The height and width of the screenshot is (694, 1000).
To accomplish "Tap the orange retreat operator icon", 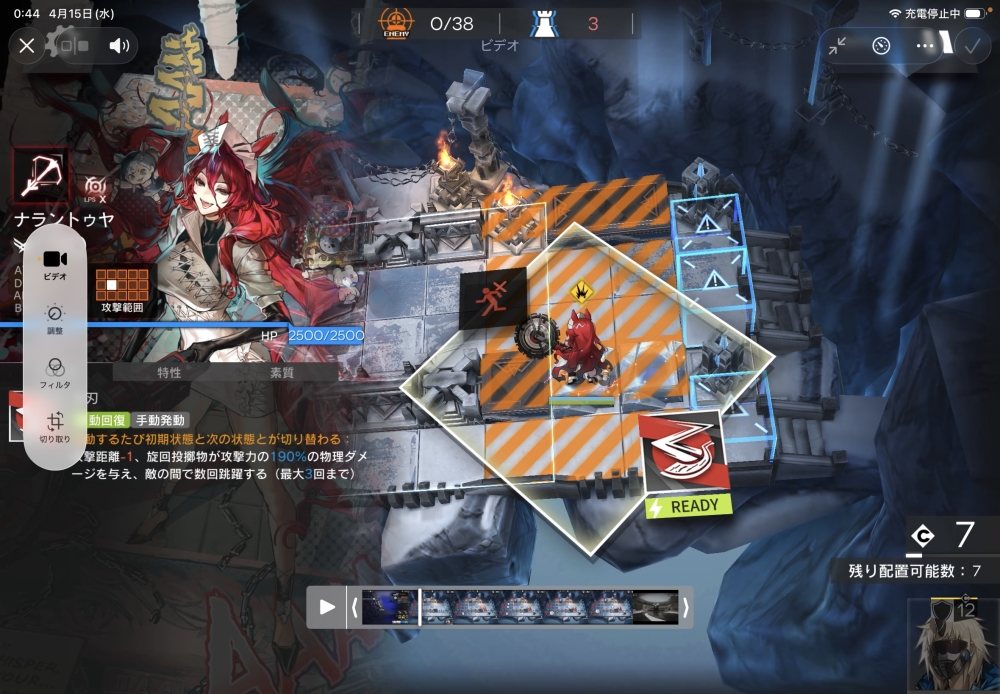I will pyautogui.click(x=492, y=298).
